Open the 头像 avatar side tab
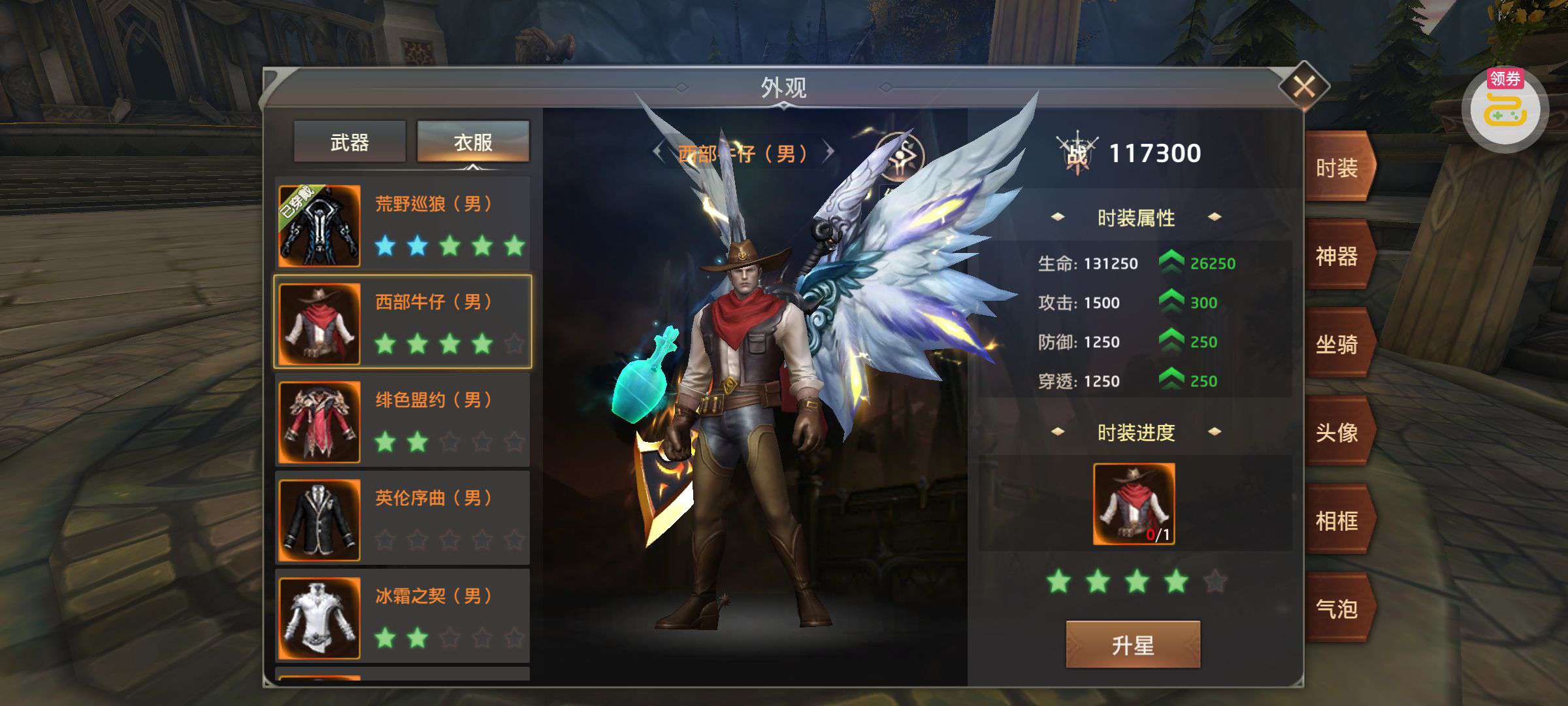 (1338, 433)
